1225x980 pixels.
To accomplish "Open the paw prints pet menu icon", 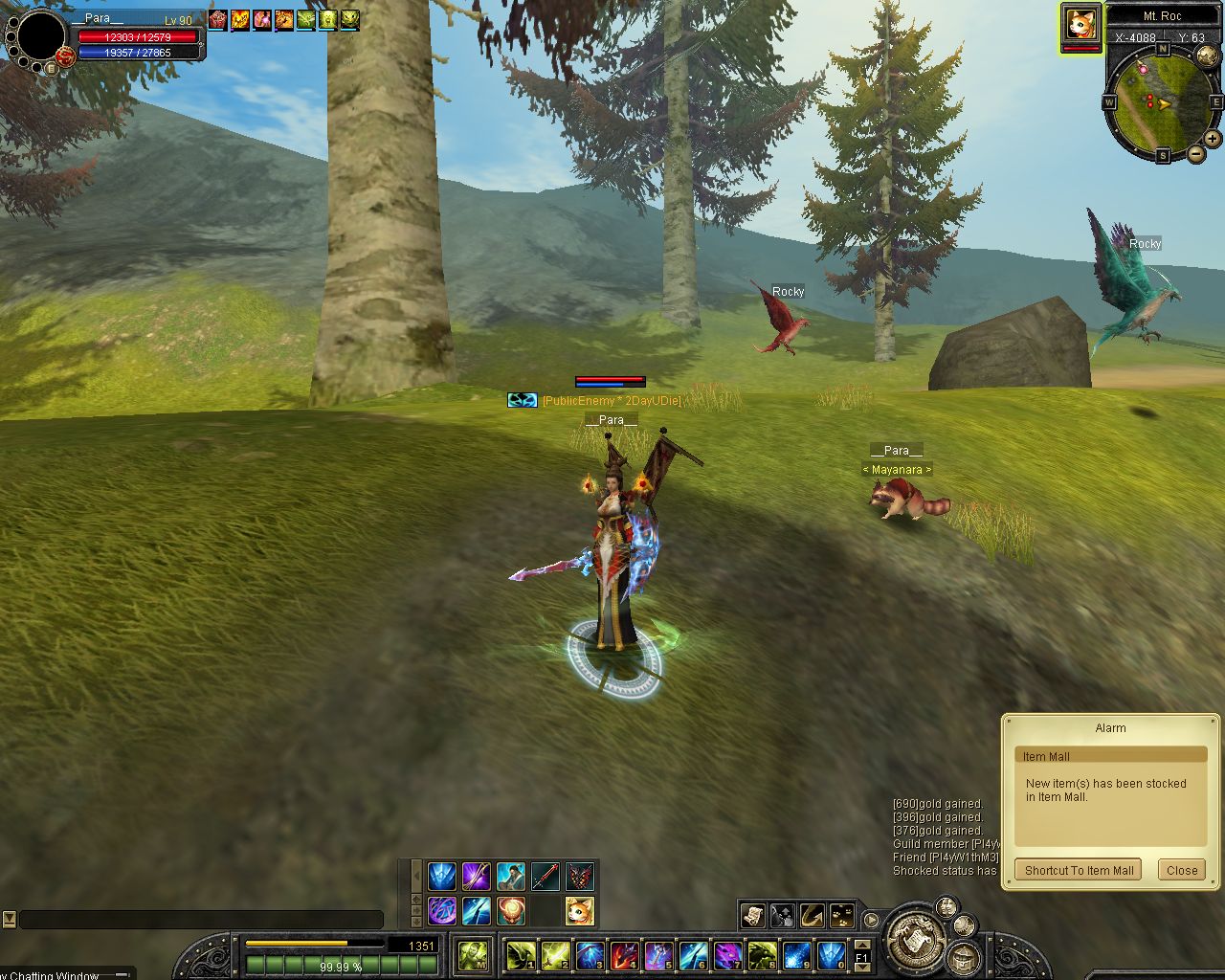I will pyautogui.click(x=842, y=916).
